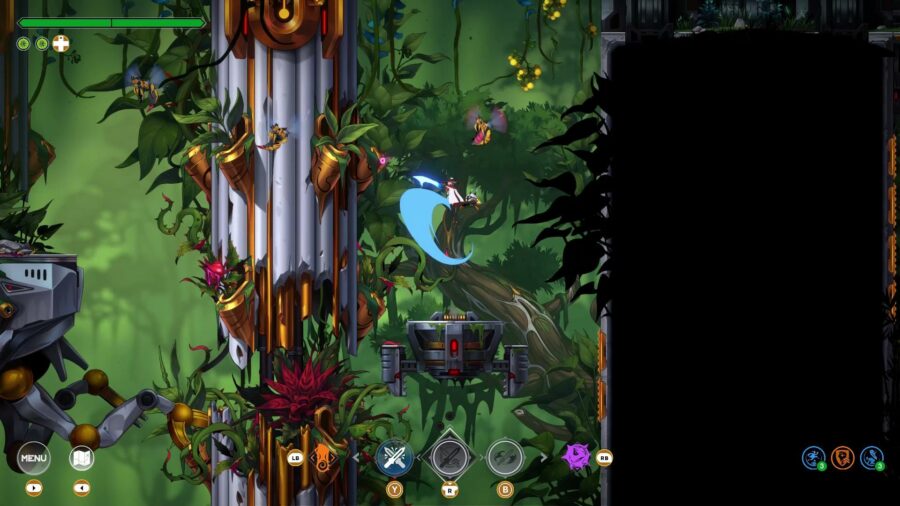
Task: Select the orange shield skill icon
Action: (843, 458)
